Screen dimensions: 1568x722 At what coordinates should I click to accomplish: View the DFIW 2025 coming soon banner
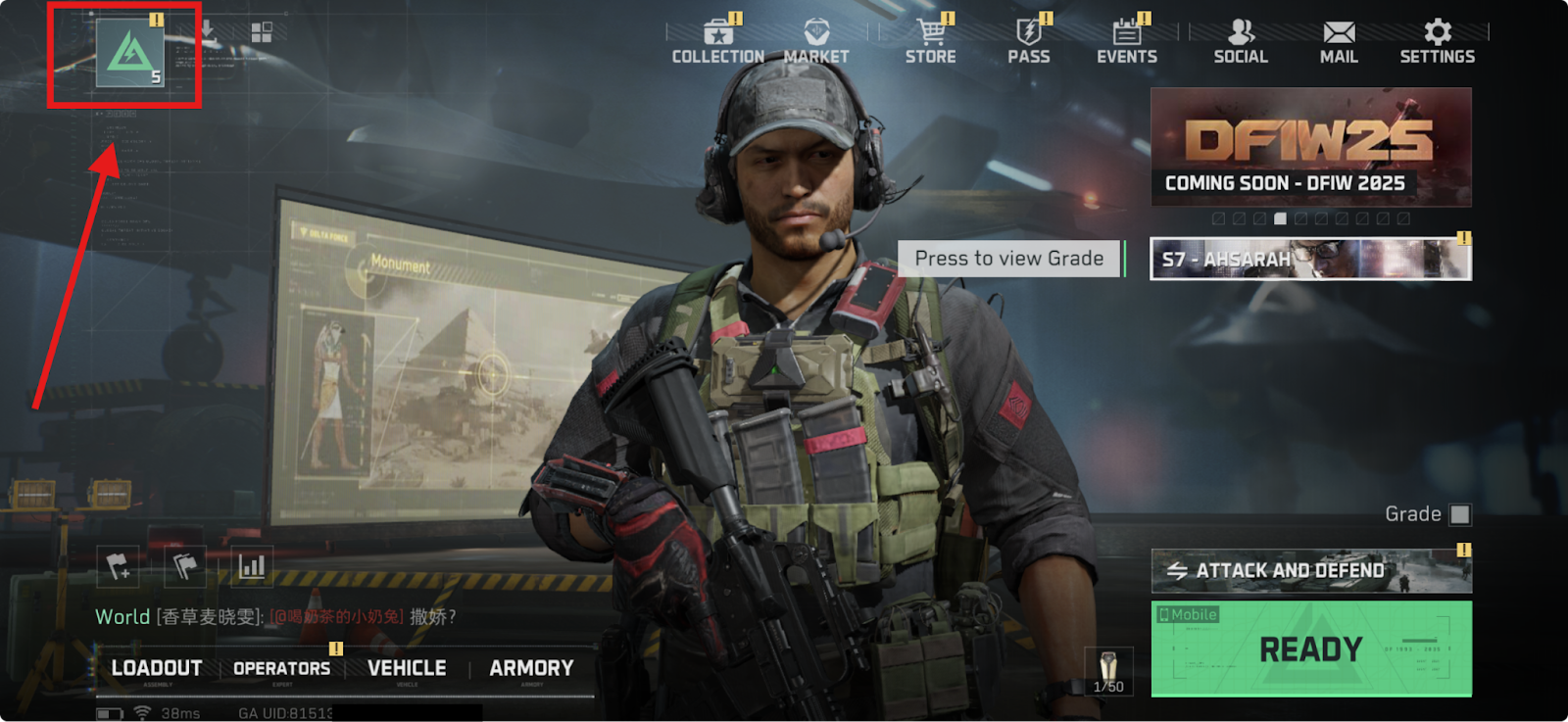point(1310,147)
